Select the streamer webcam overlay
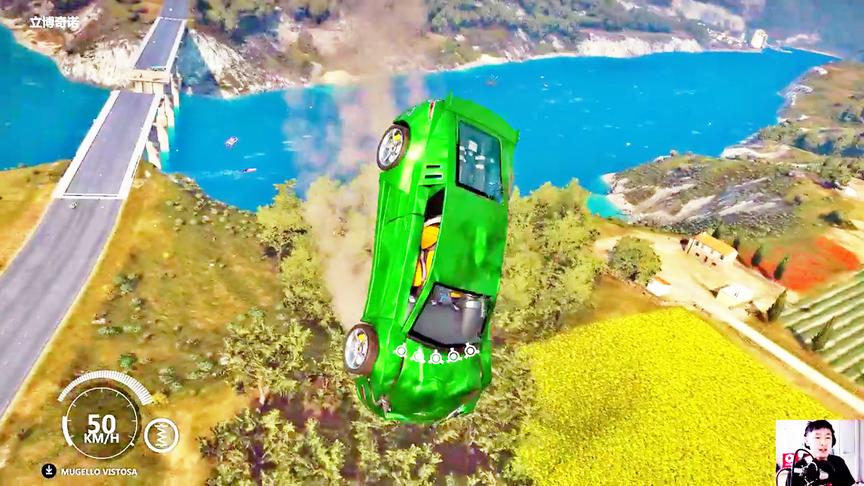Screen dimensions: 864x486 (x=818, y=452)
